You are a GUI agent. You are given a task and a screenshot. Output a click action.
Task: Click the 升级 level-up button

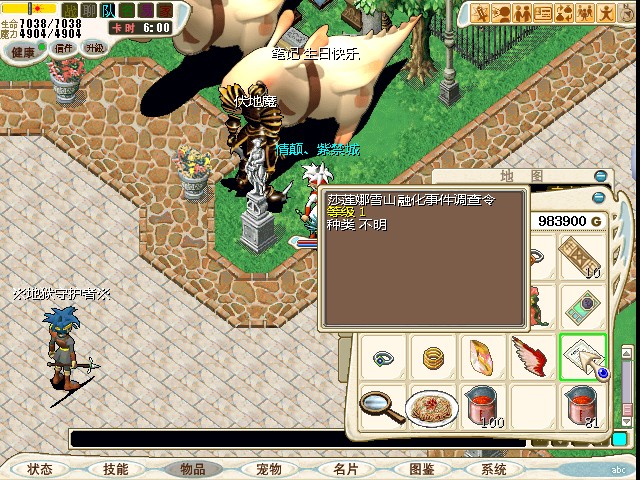(95, 48)
